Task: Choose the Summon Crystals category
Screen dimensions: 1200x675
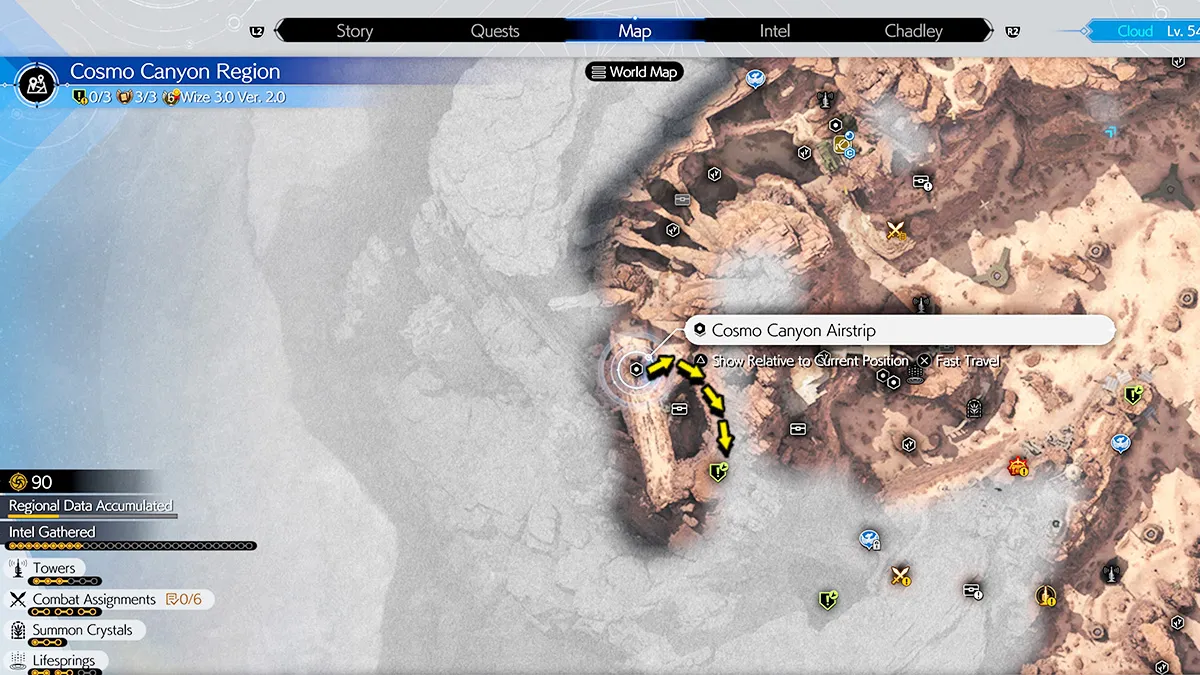Action: tap(82, 630)
